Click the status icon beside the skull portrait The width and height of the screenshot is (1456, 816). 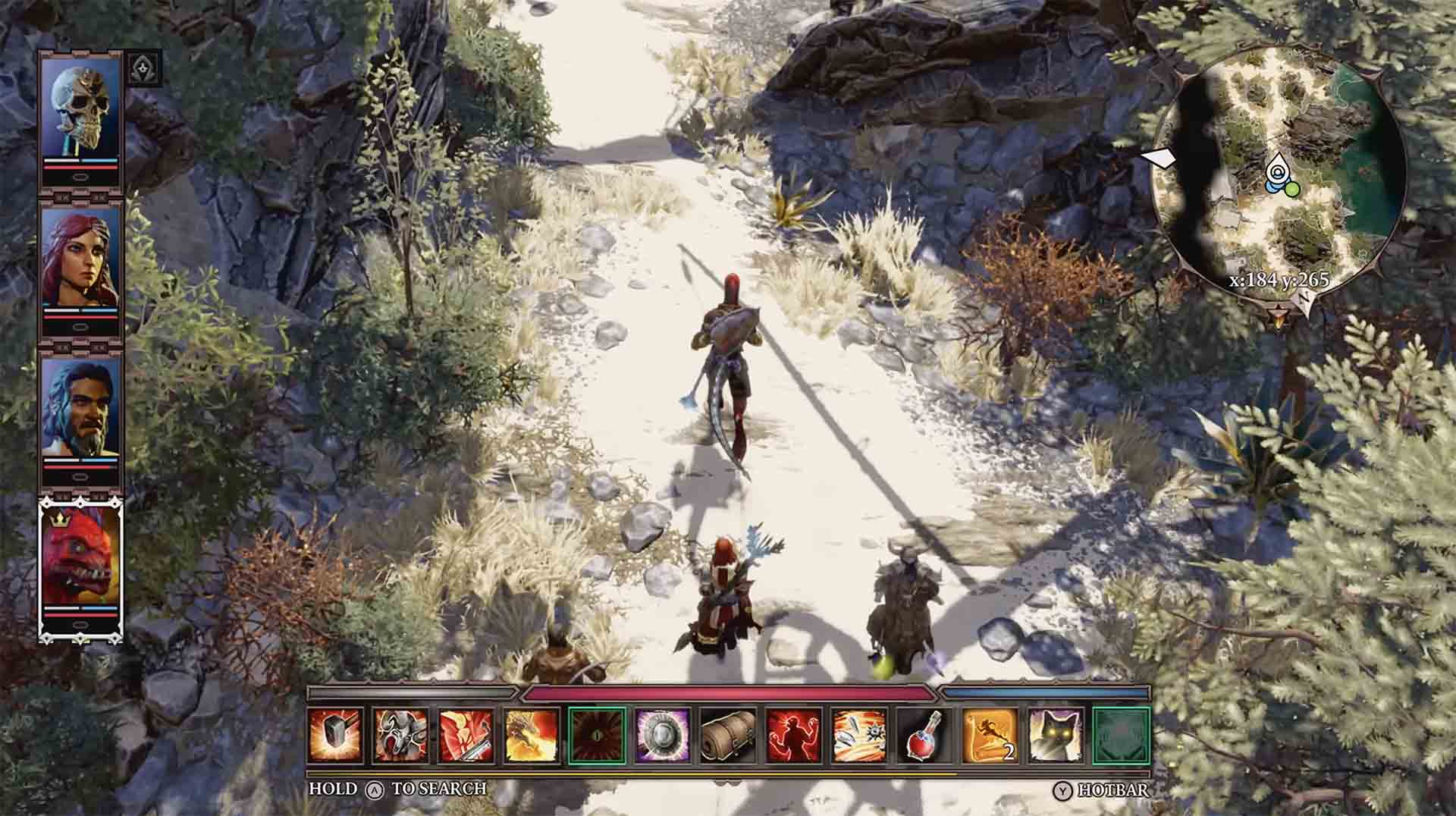(143, 68)
